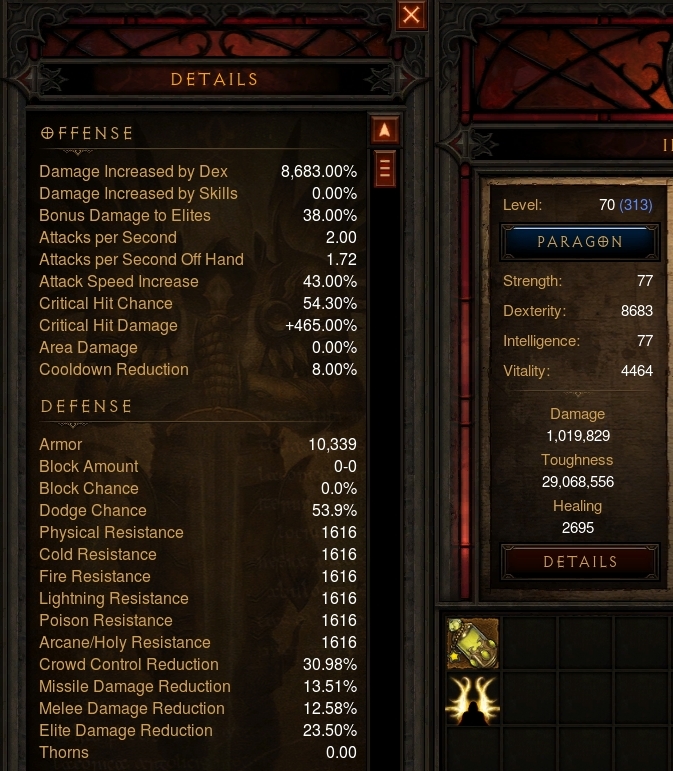Click the scroll-up arrow in the Details list
The width and height of the screenshot is (673, 771).
[385, 131]
